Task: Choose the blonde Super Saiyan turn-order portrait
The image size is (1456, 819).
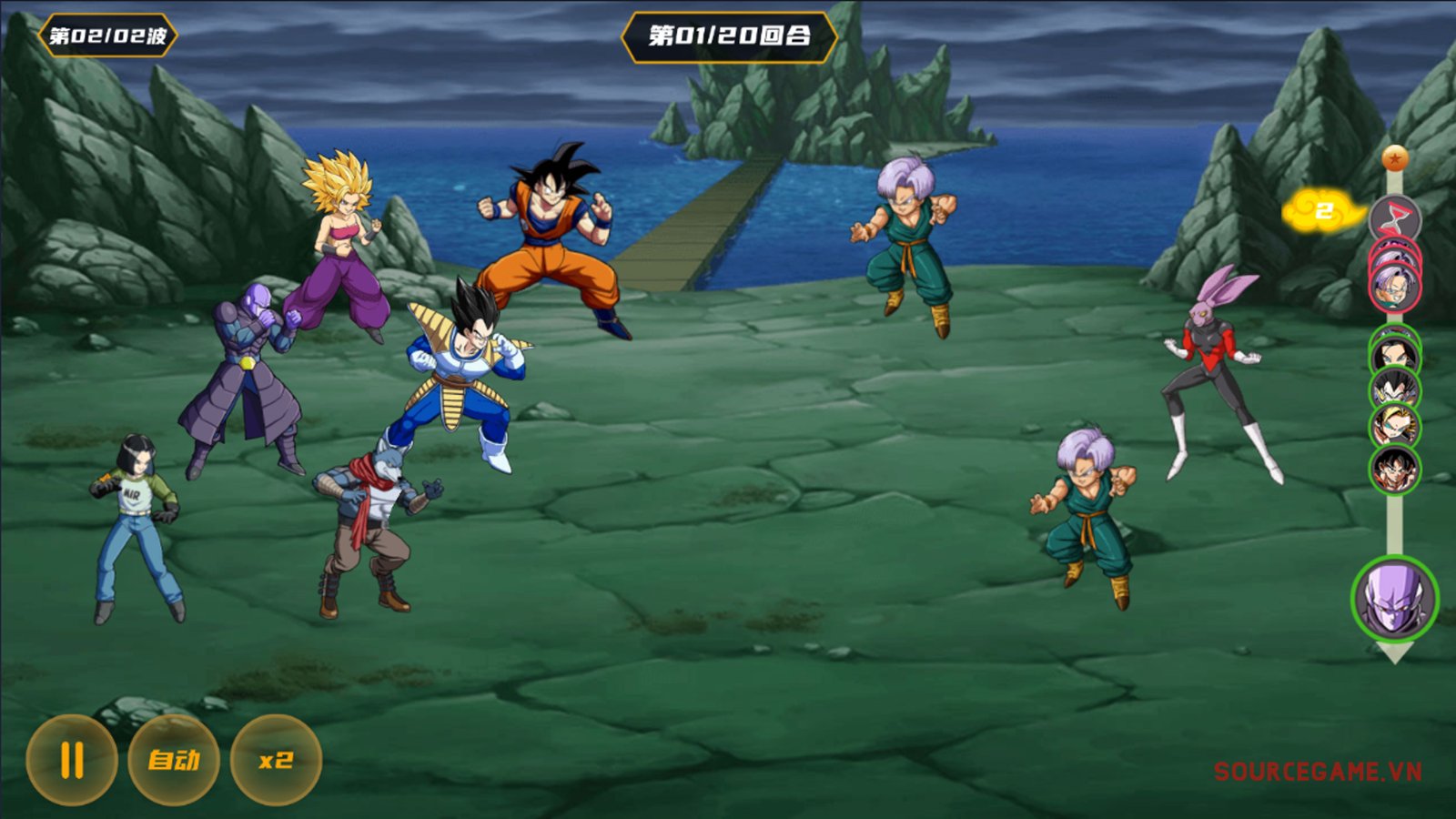Action: coord(1394,426)
